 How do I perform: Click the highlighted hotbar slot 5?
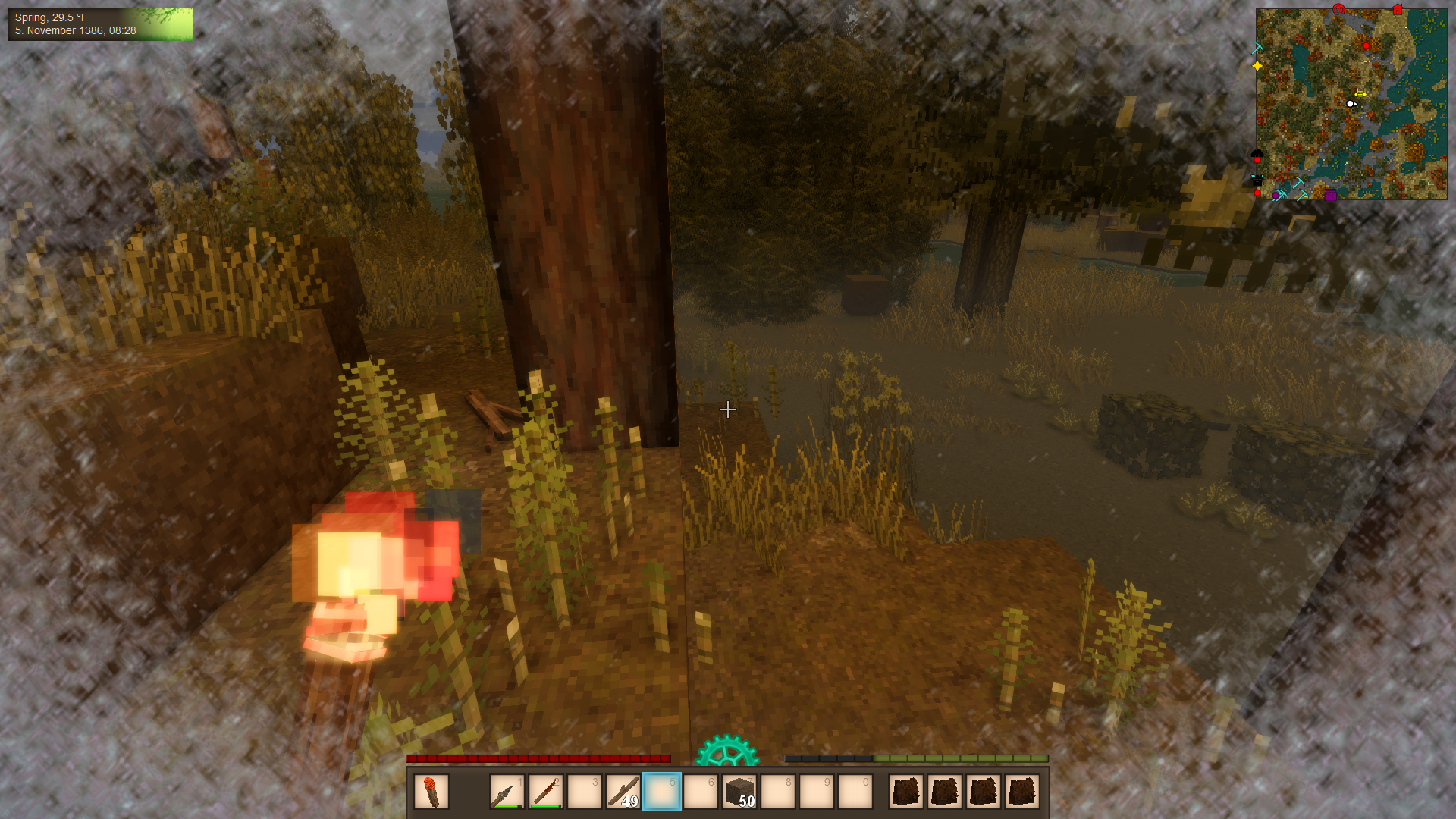662,792
